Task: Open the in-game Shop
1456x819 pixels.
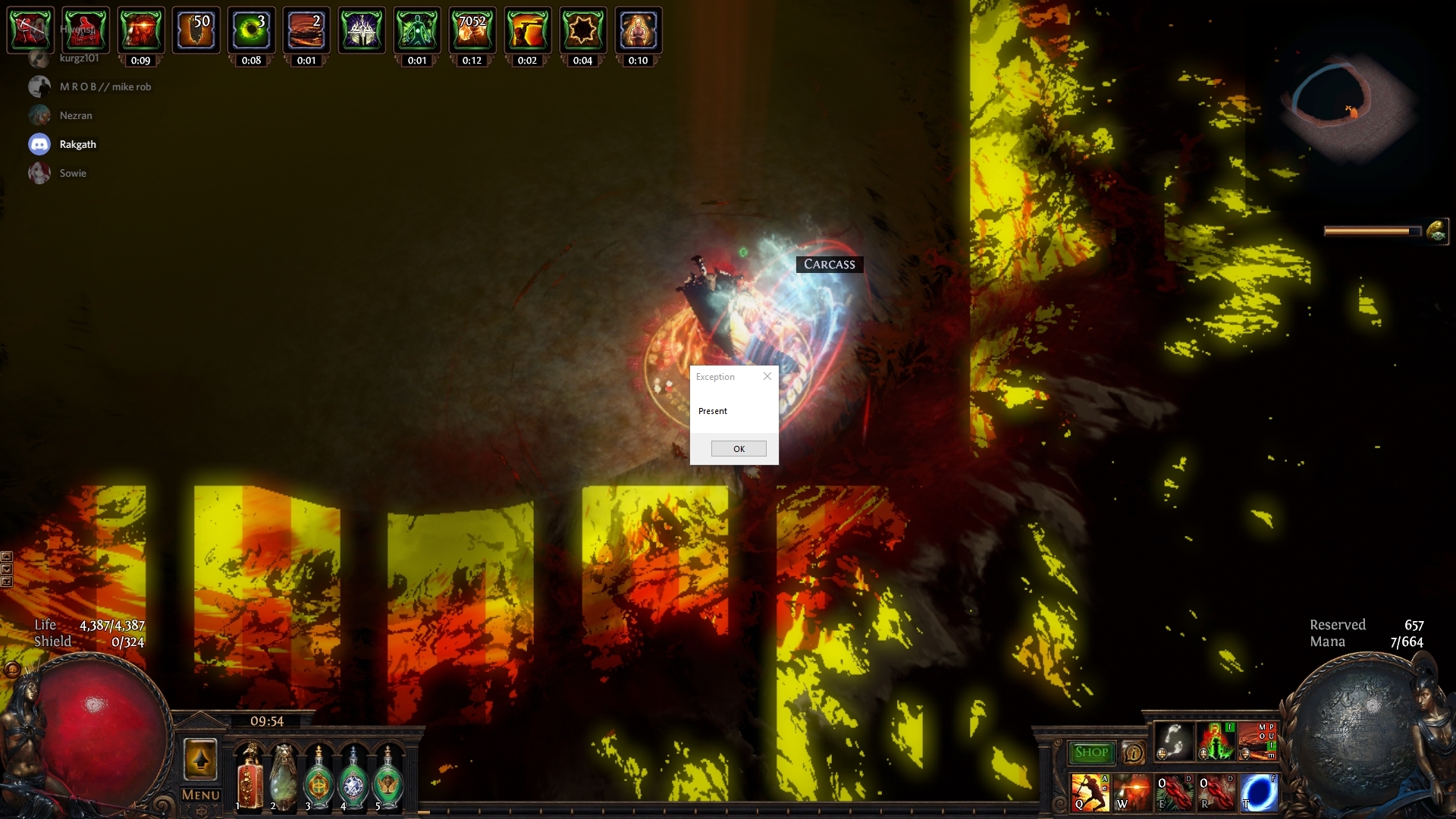Action: 1092,752
